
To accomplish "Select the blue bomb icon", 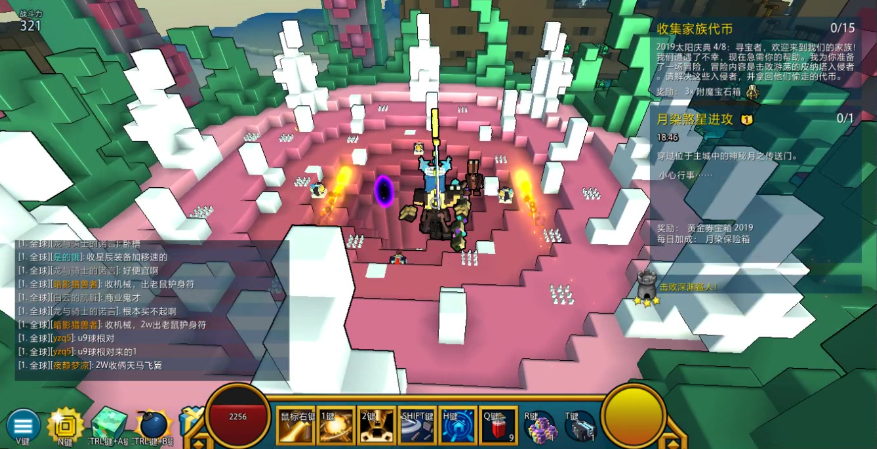I will tap(152, 424).
